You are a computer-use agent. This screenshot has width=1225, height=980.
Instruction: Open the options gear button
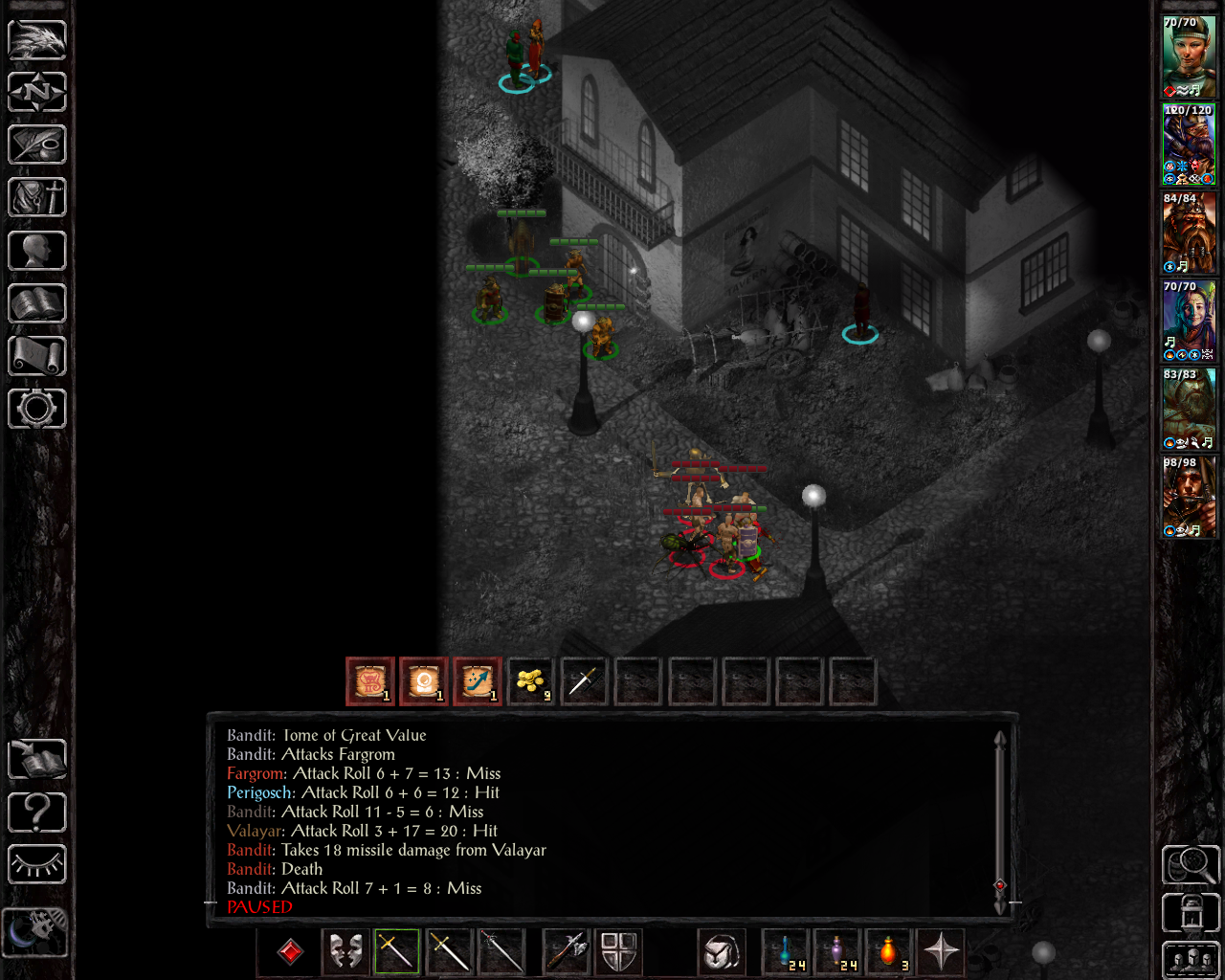[37, 409]
